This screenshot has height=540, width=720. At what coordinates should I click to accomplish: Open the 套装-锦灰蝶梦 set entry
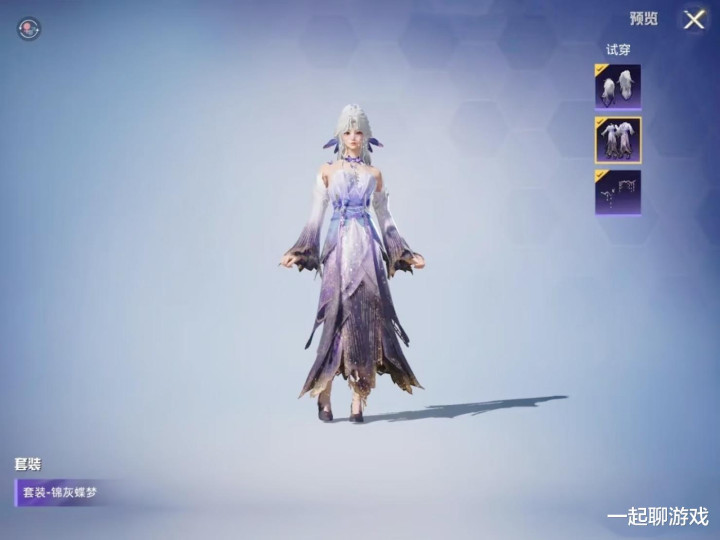point(62,492)
